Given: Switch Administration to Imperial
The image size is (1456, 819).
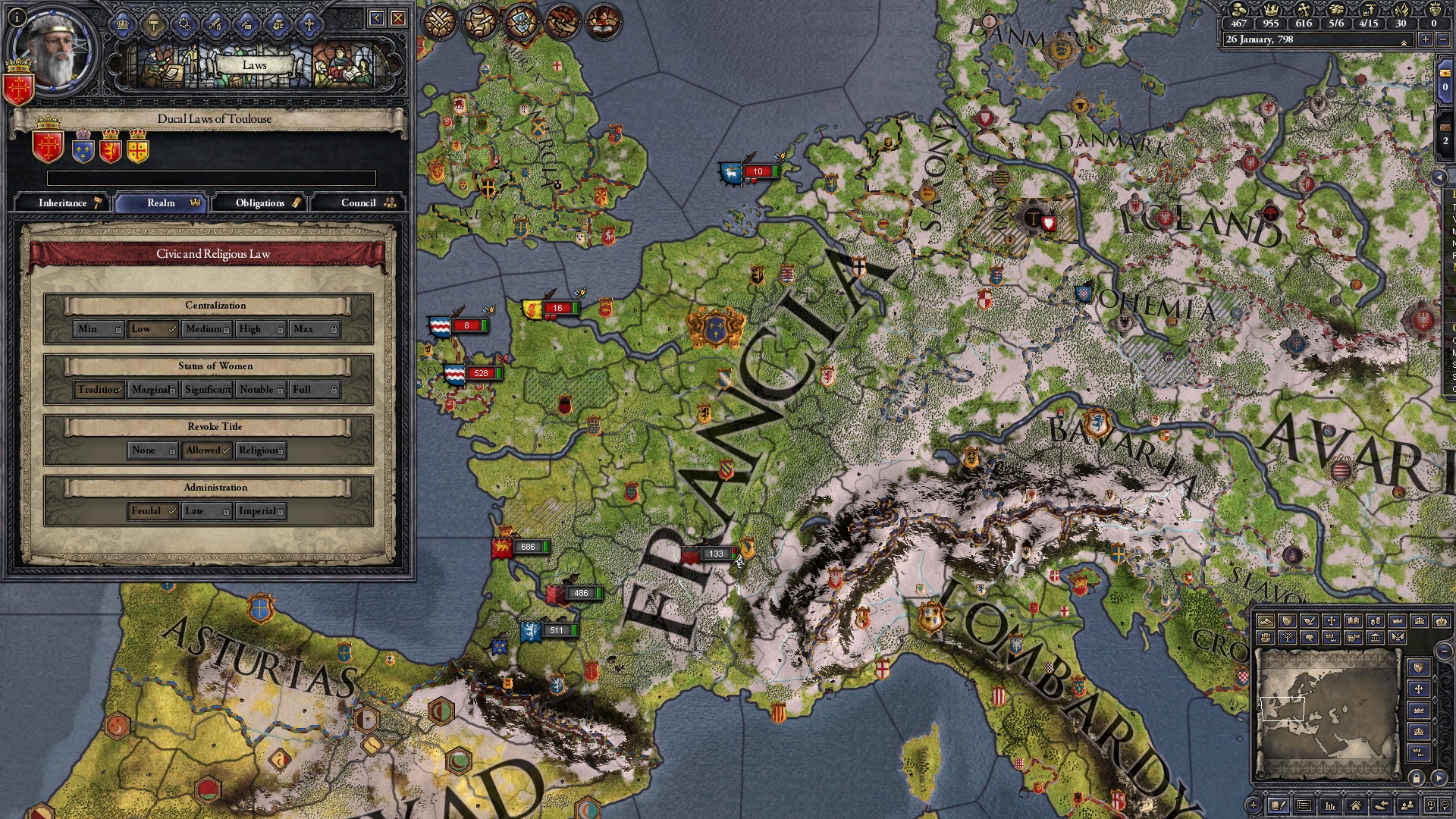Looking at the screenshot, I should [x=259, y=510].
